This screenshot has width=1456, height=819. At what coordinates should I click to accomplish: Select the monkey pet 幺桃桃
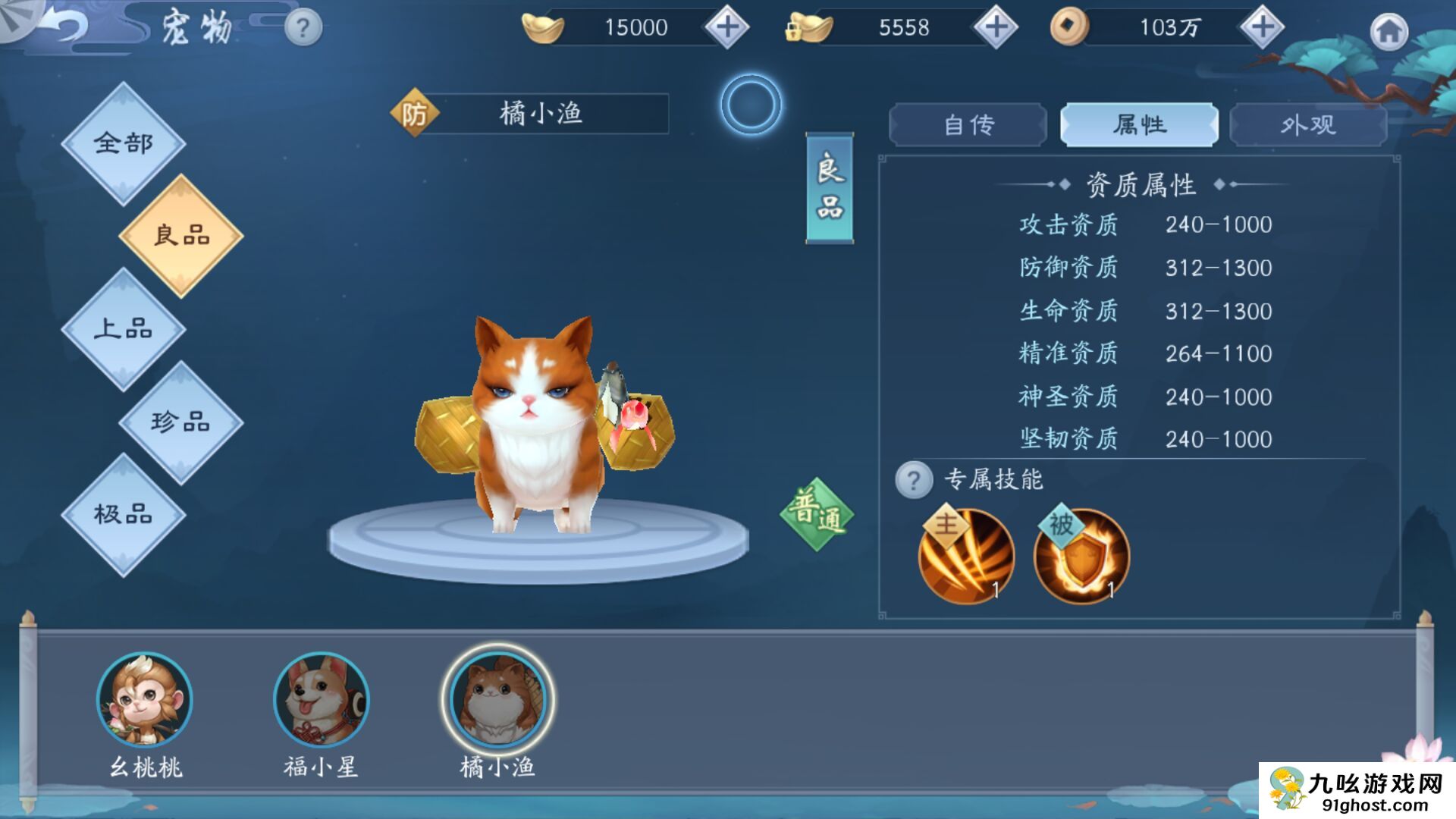pyautogui.click(x=145, y=700)
